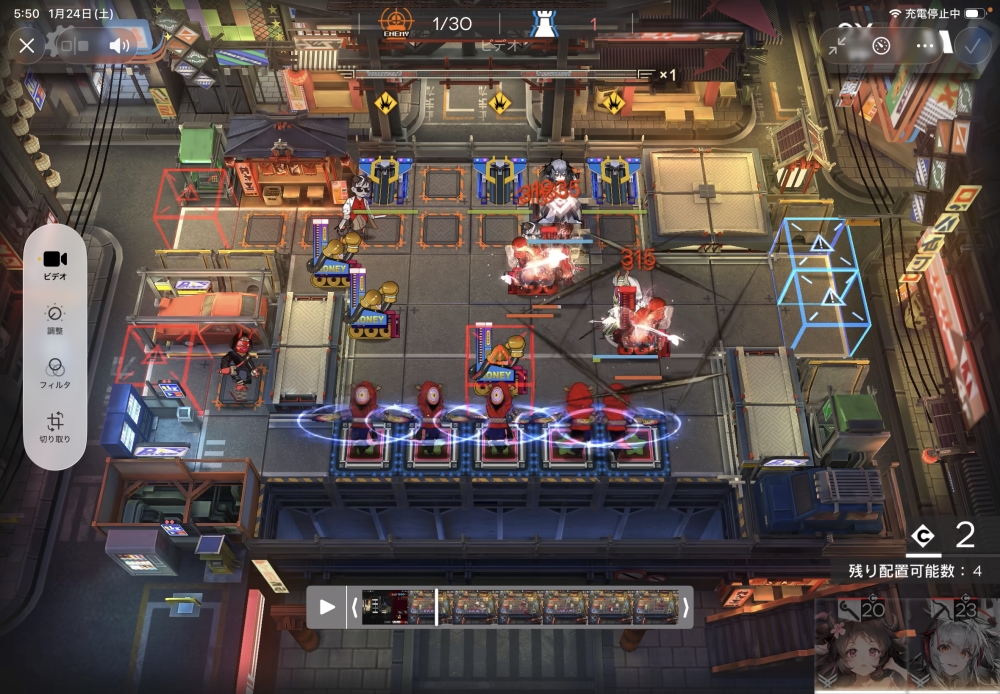Close the video editor with the X button
1000x694 pixels.
click(x=27, y=45)
